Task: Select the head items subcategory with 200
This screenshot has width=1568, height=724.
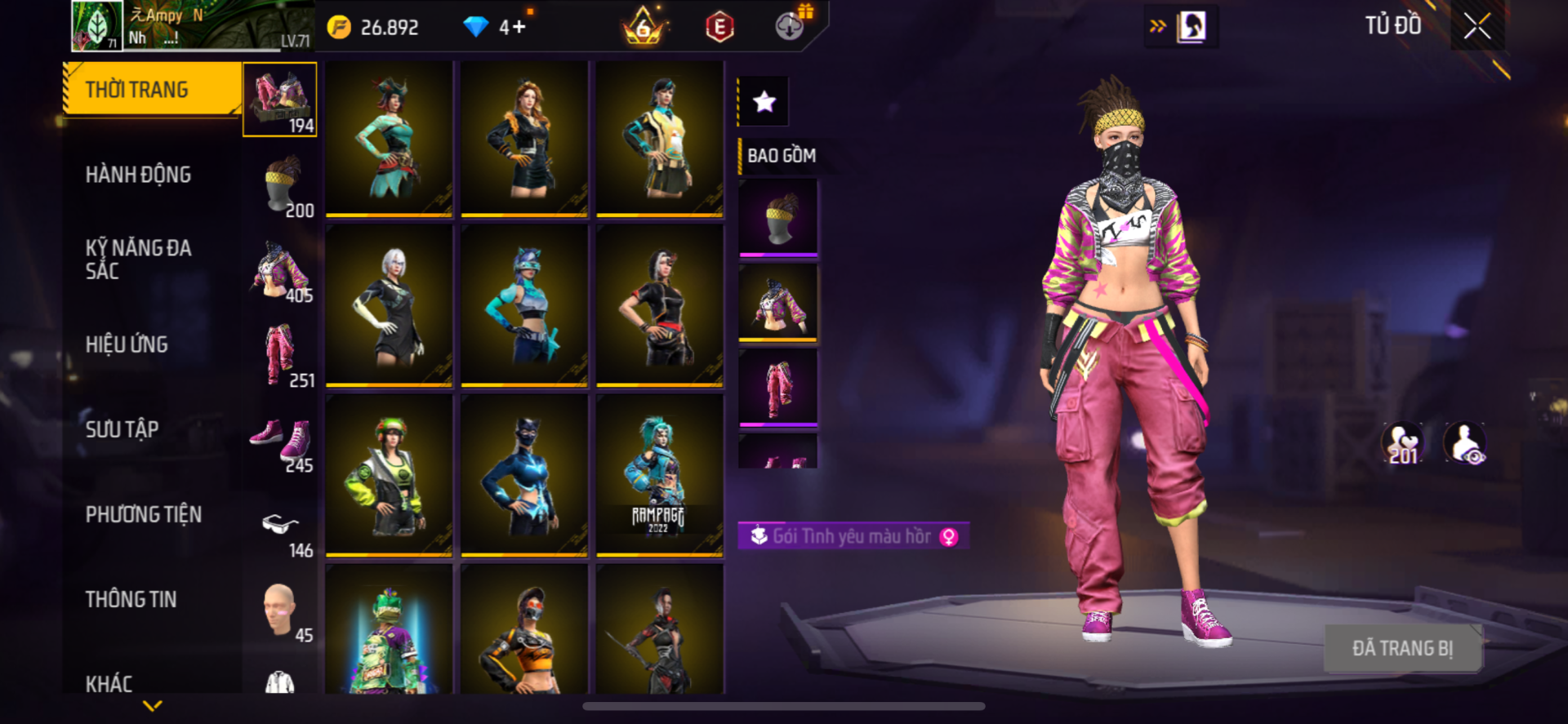Action: [x=281, y=185]
